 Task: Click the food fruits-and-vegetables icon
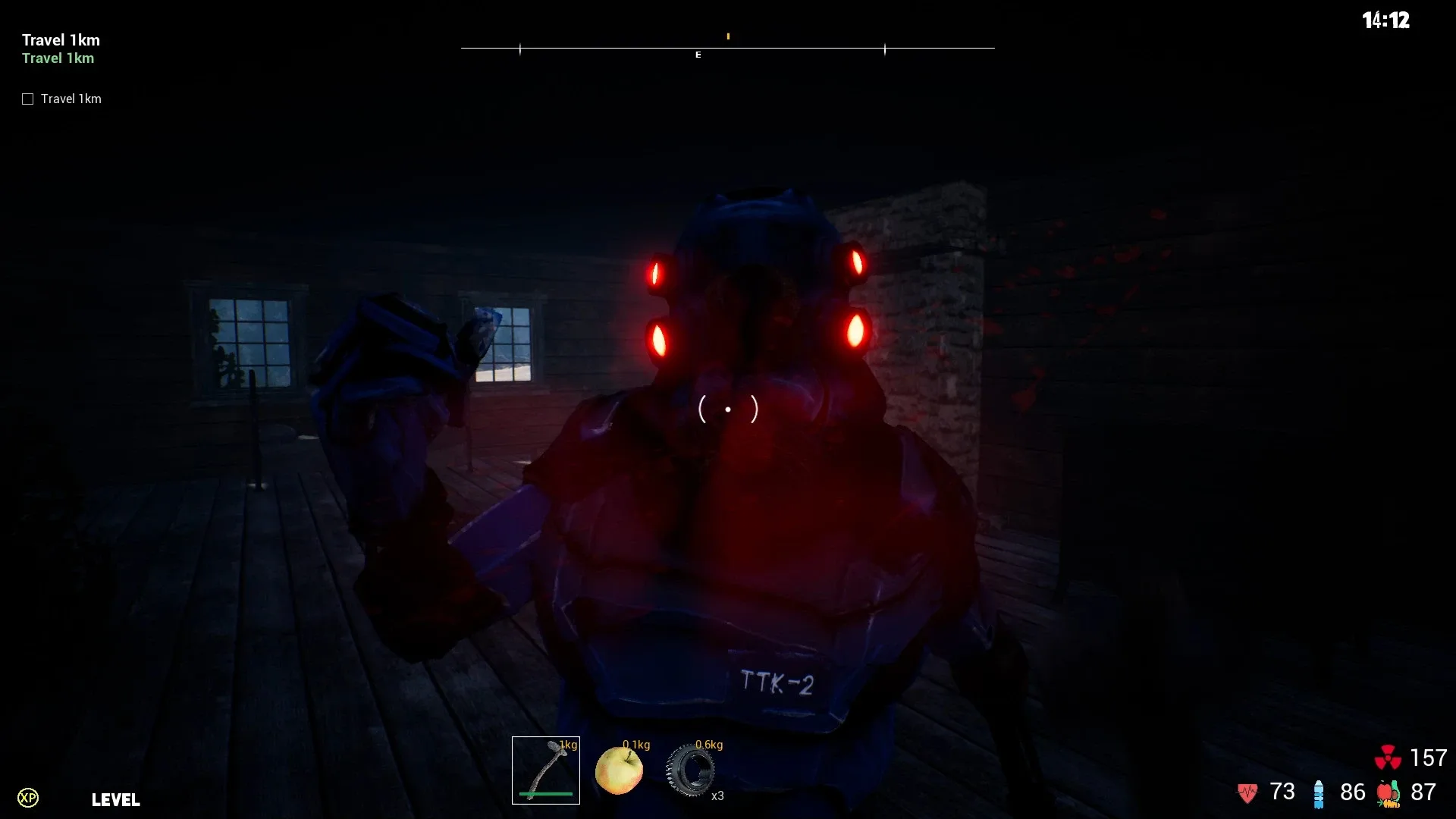(x=1389, y=794)
